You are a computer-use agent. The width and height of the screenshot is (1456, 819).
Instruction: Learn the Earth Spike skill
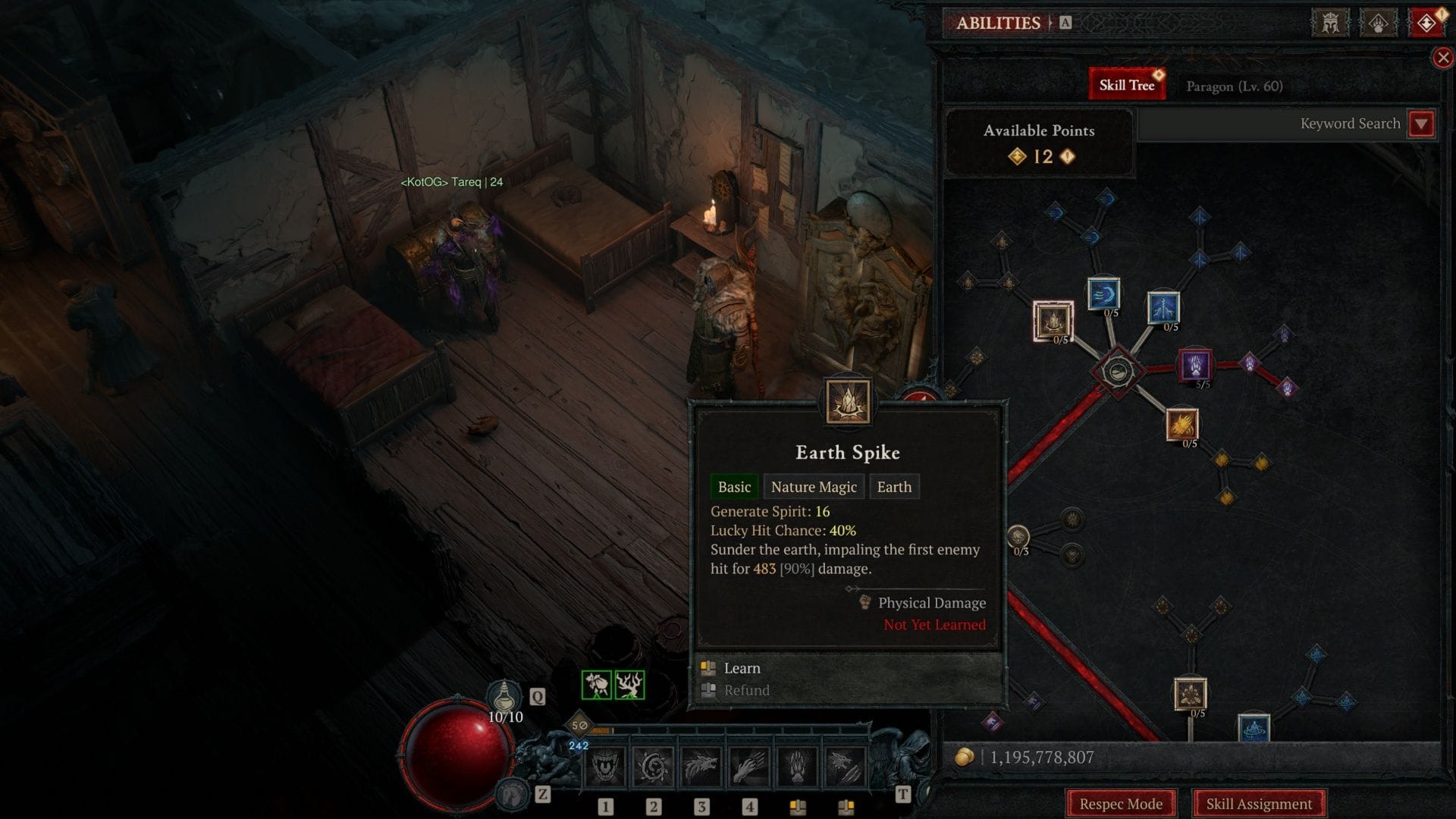(742, 668)
